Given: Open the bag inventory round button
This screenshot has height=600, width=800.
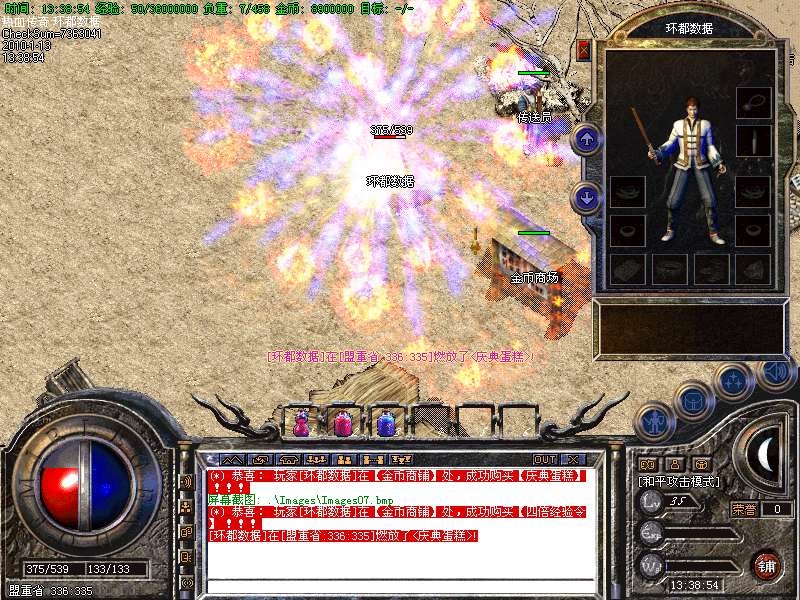Looking at the screenshot, I should 692,401.
